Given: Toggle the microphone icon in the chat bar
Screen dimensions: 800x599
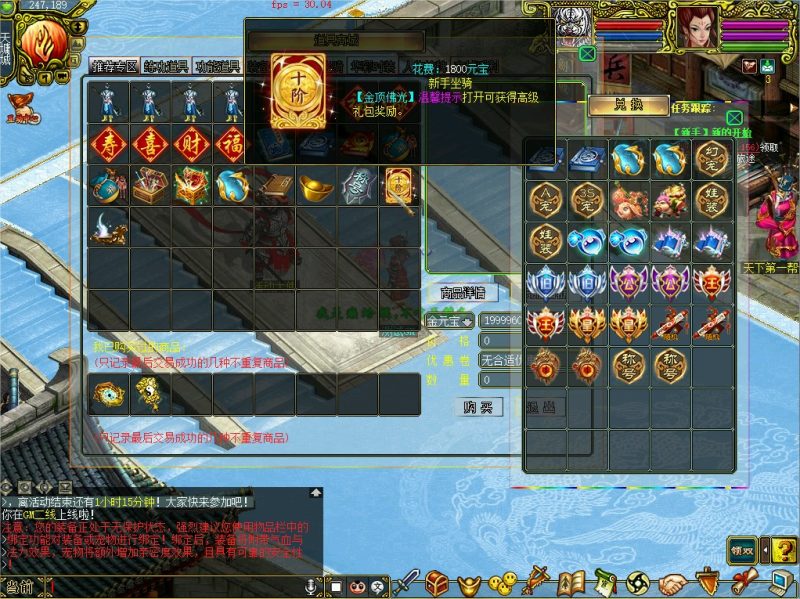Looking at the screenshot, I should [312, 585].
